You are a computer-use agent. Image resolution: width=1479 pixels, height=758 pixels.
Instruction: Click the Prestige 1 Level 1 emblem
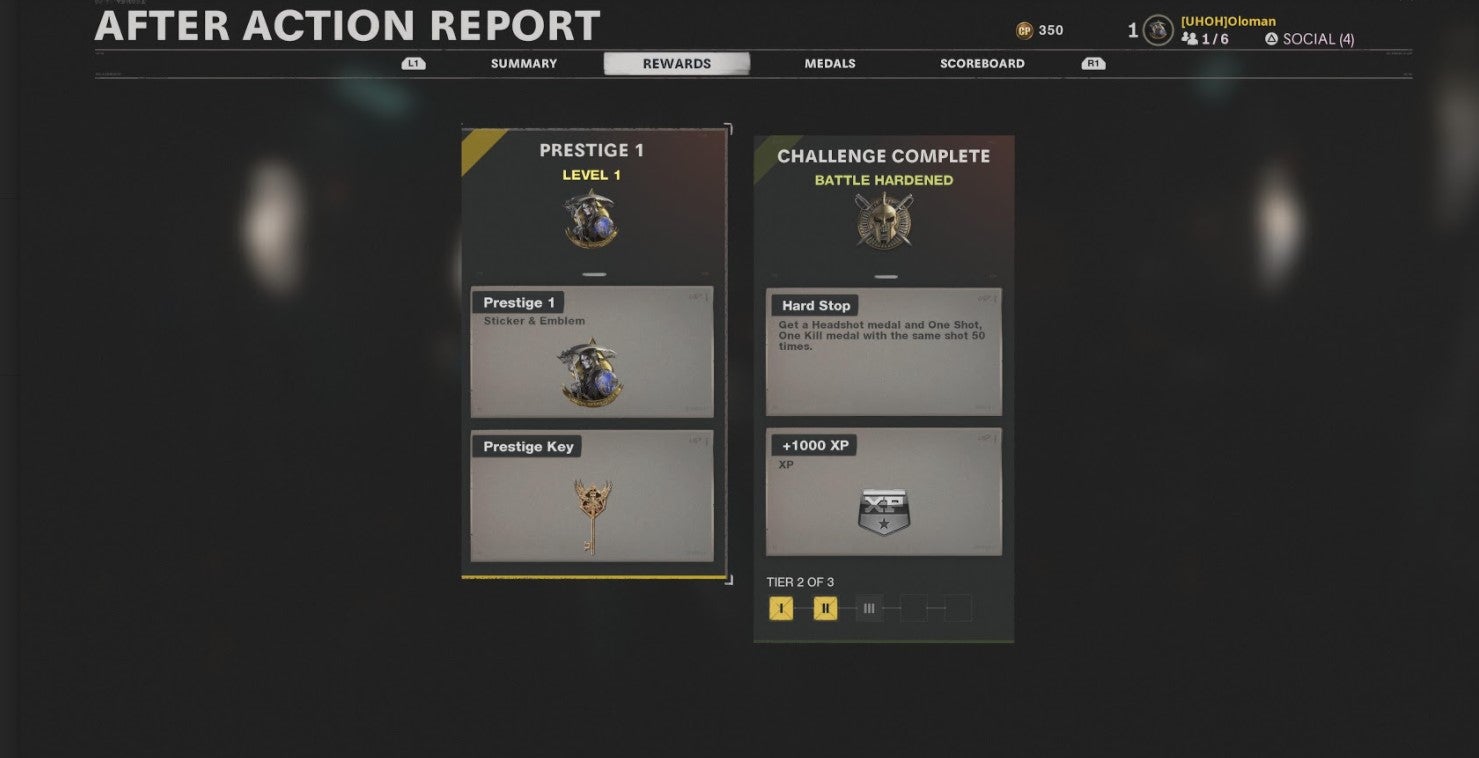click(x=592, y=218)
